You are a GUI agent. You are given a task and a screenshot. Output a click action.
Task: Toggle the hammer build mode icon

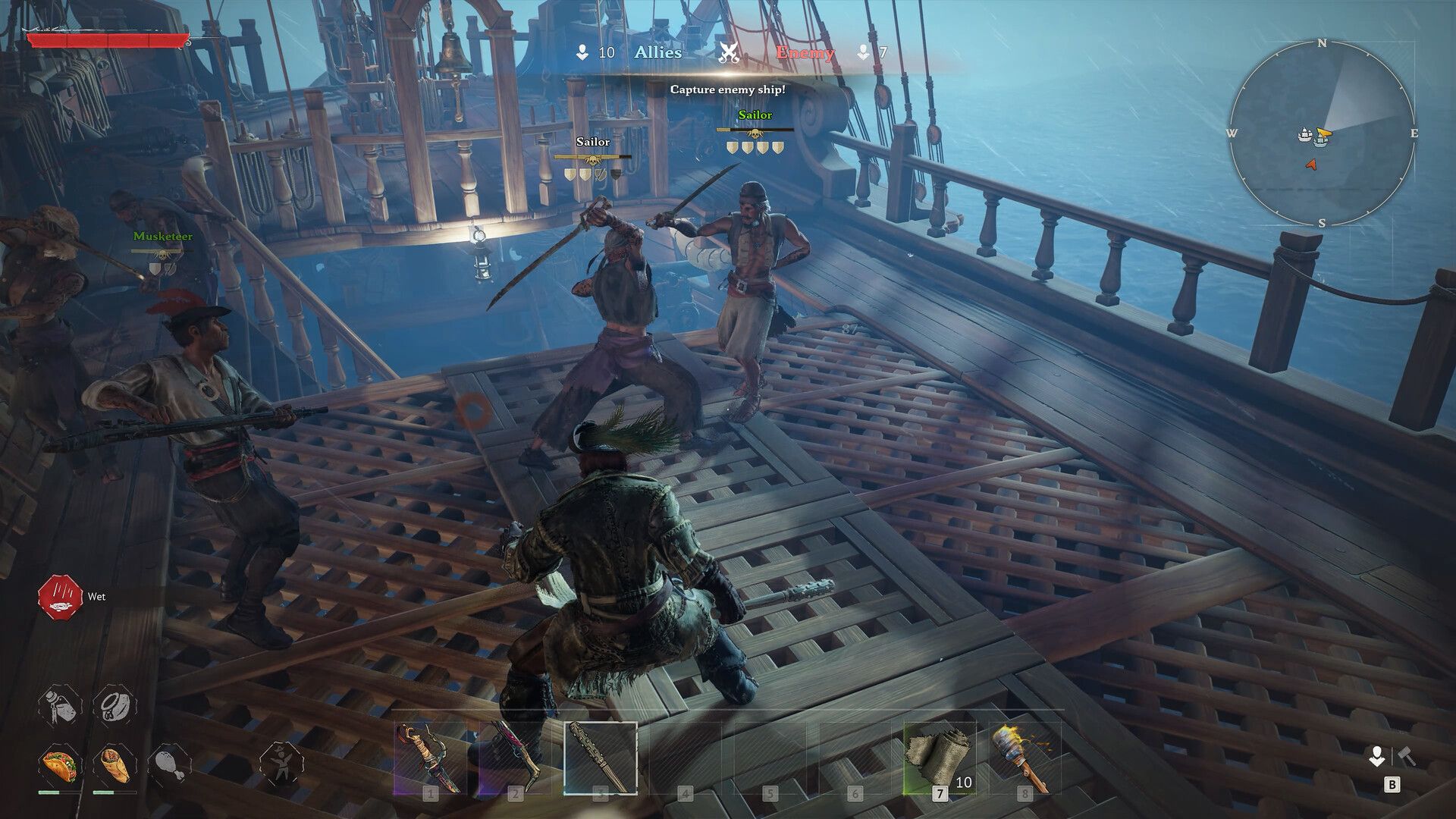pos(1407,756)
